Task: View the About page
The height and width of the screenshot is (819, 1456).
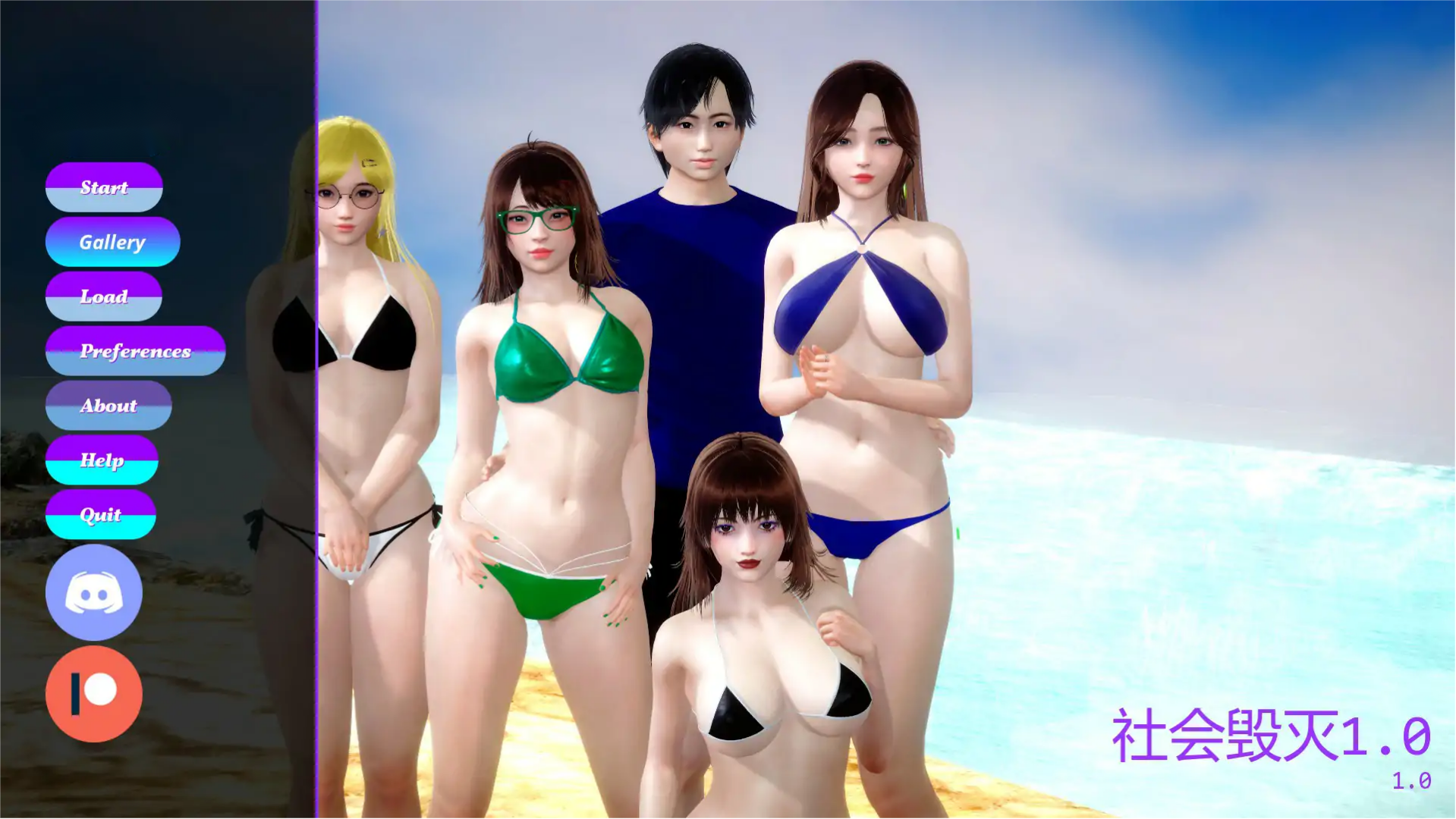Action: pyautogui.click(x=108, y=406)
